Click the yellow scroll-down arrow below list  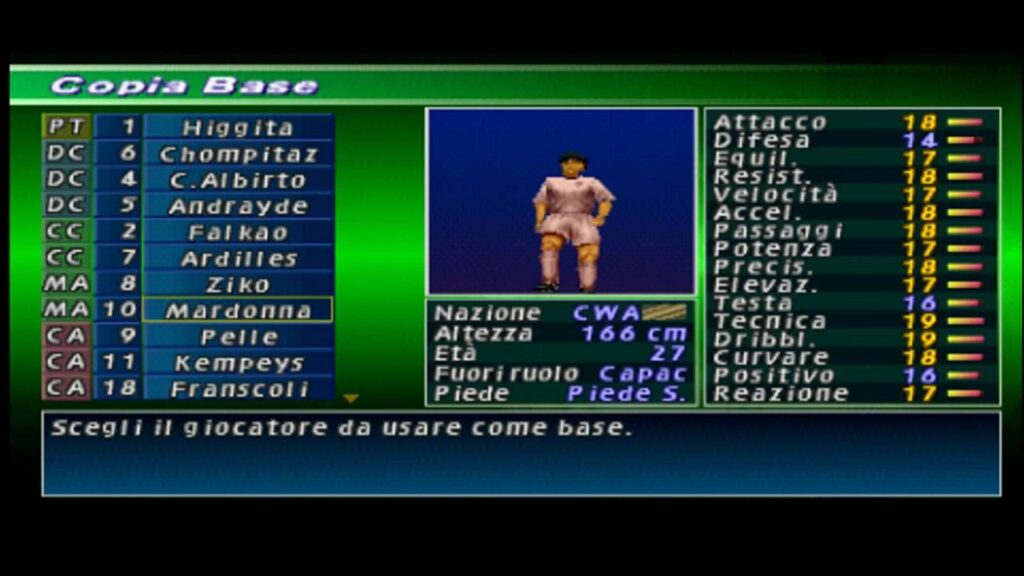(350, 399)
